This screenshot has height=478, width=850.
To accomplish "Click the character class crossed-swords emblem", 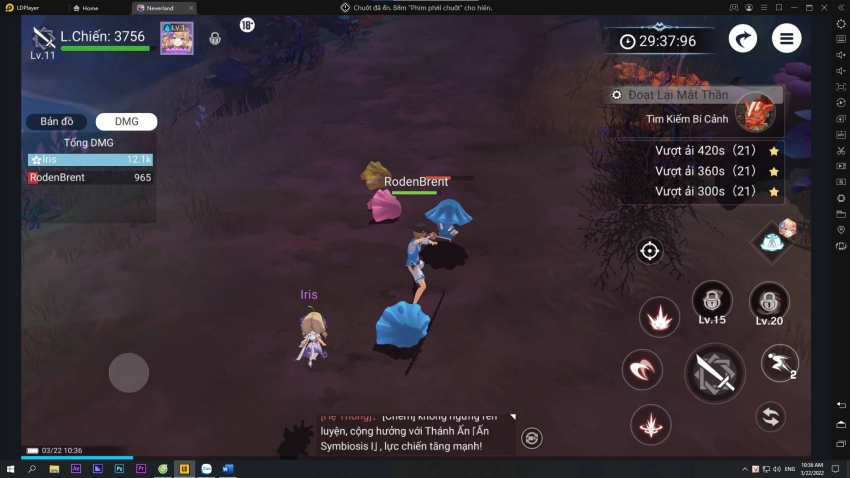I will [x=43, y=38].
